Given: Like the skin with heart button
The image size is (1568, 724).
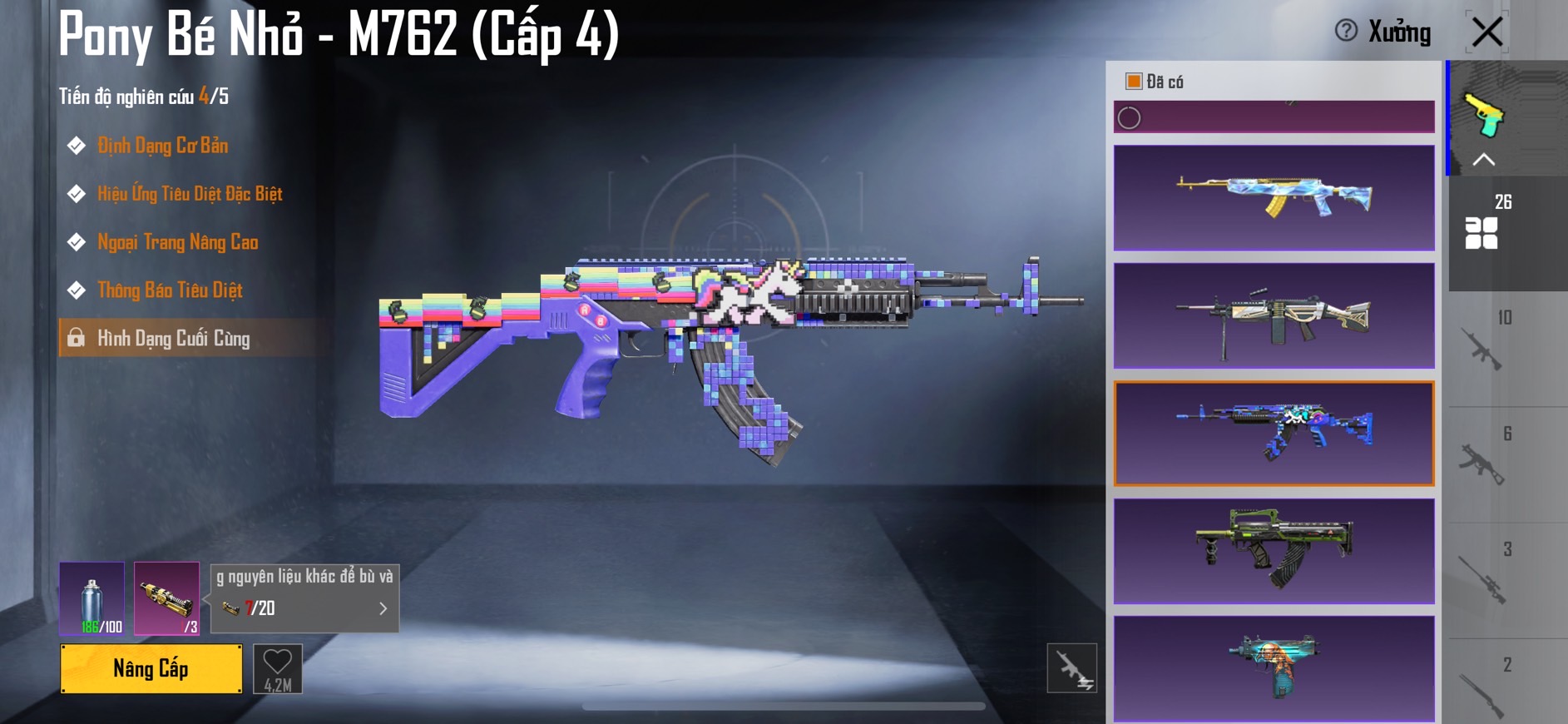Looking at the screenshot, I should (277, 668).
